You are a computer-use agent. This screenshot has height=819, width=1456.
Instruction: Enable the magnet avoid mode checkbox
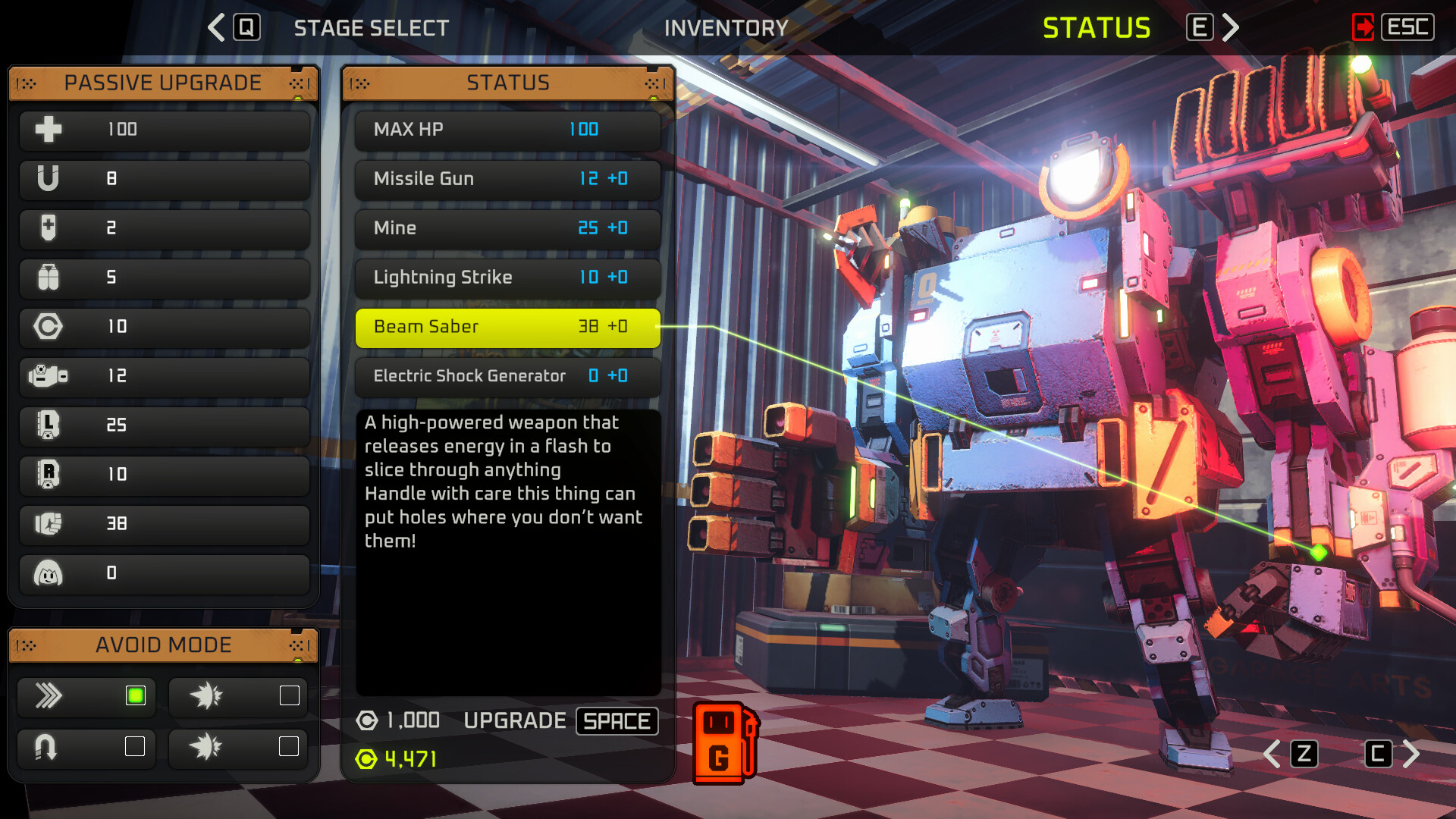(135, 747)
